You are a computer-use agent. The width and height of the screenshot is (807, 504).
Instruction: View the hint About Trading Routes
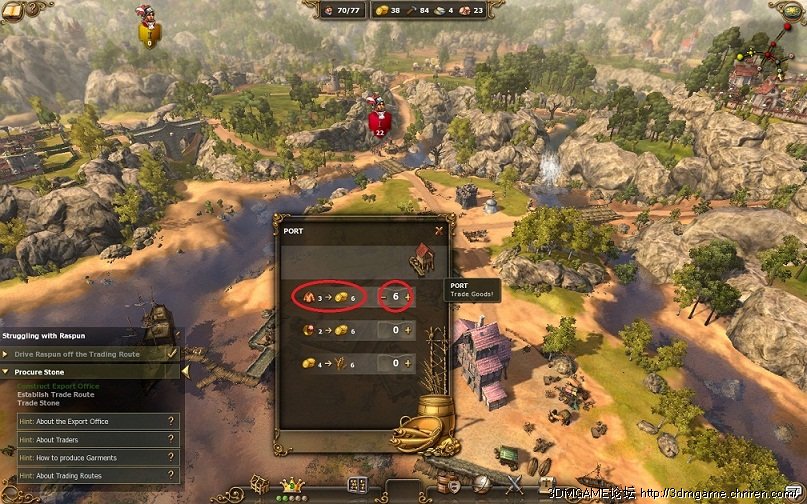91,475
